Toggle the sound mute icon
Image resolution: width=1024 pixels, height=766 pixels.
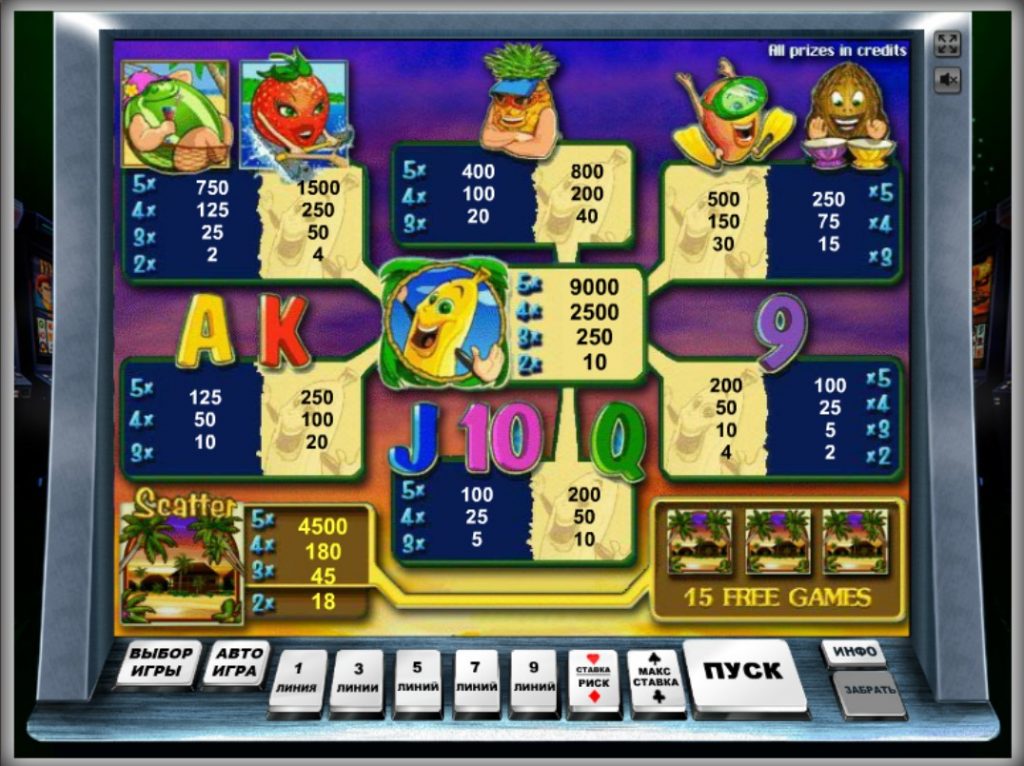(x=947, y=79)
